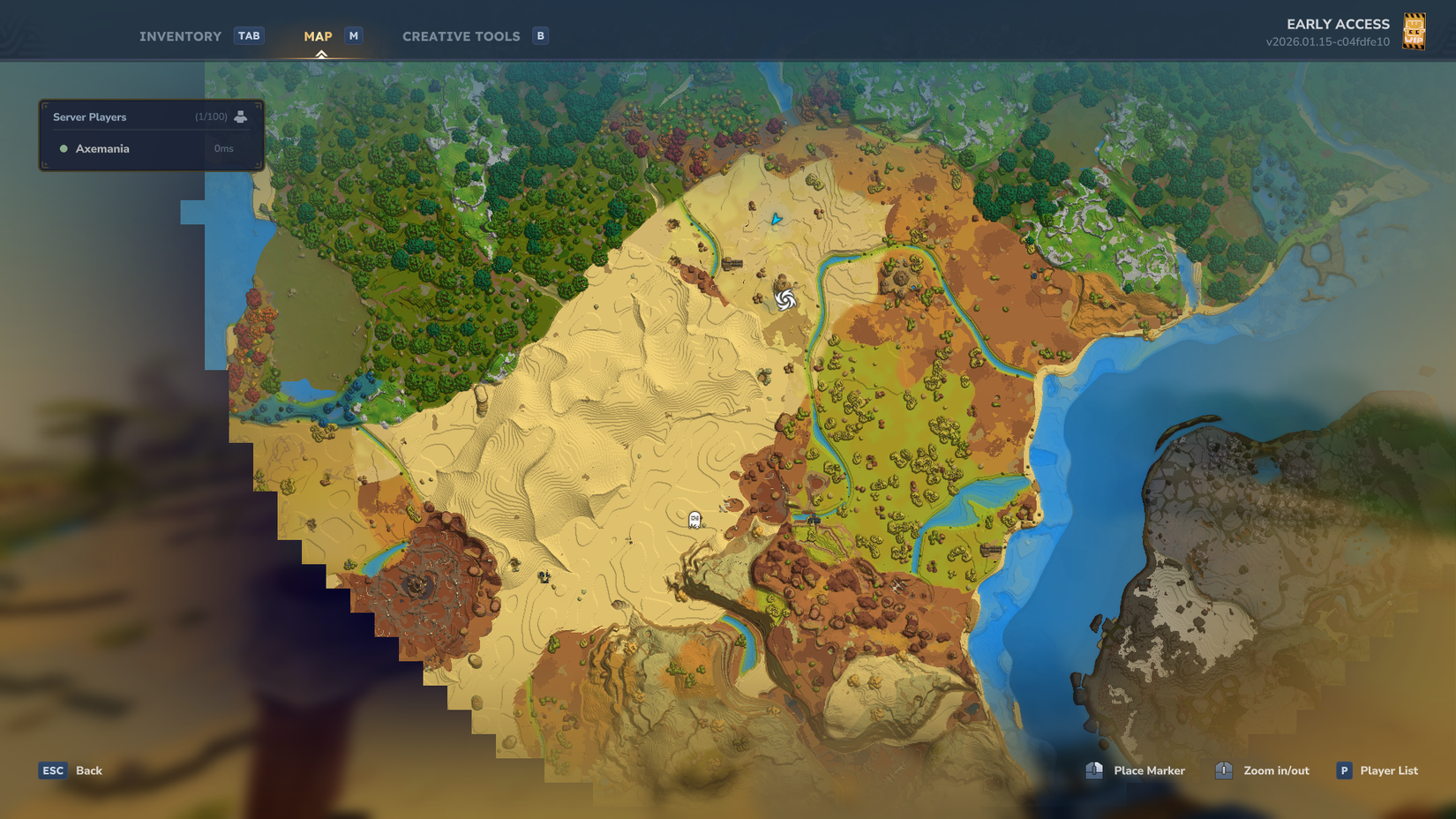
Task: Click the TAB keybind badge next to Inventory
Action: [249, 35]
